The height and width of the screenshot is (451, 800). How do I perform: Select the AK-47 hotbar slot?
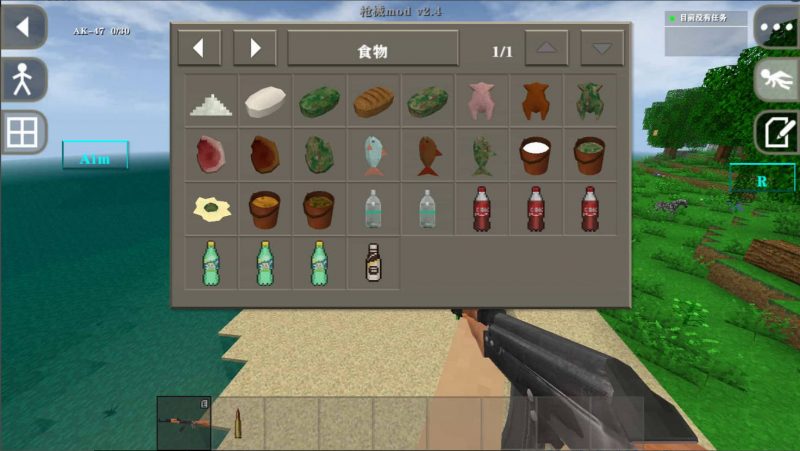(184, 422)
